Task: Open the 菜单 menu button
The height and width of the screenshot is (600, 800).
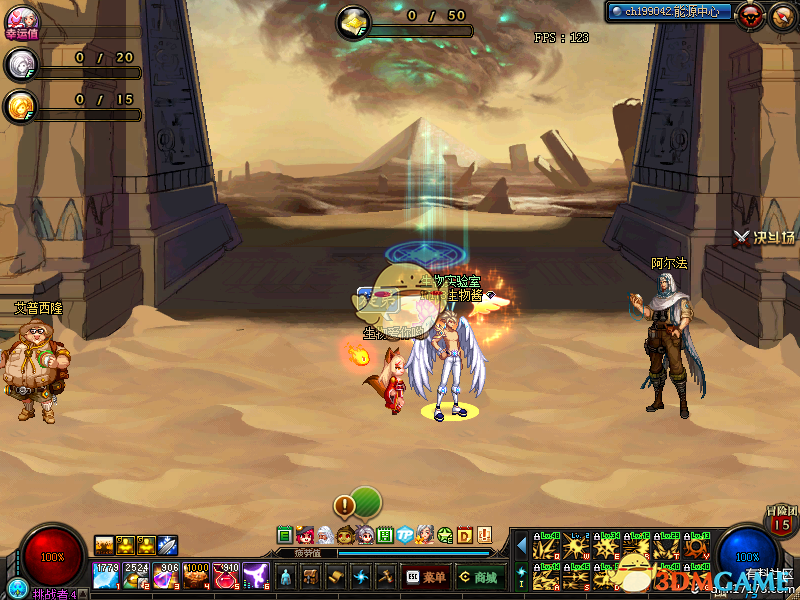Action: tap(427, 576)
